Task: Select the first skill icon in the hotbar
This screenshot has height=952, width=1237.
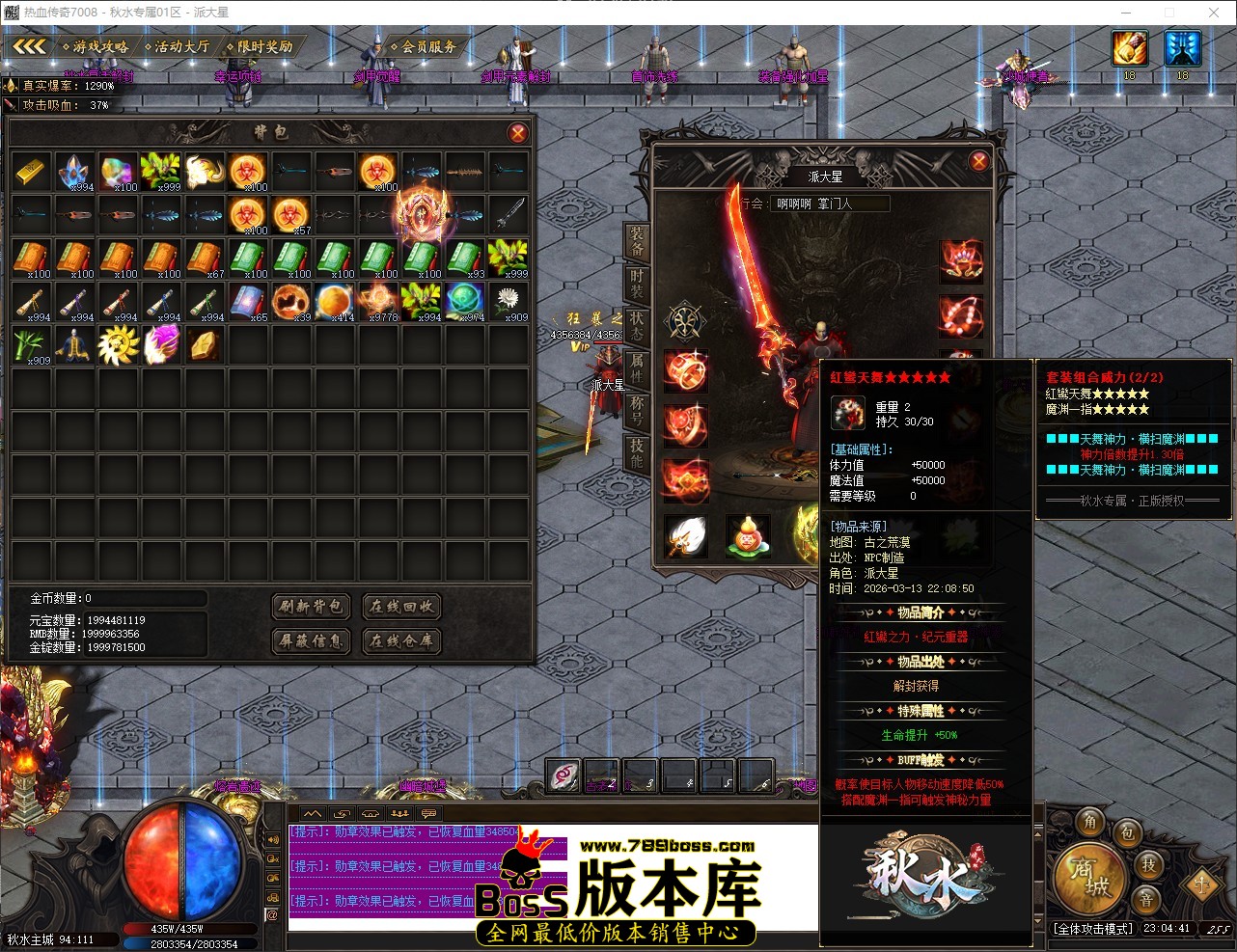Action: pos(562,775)
